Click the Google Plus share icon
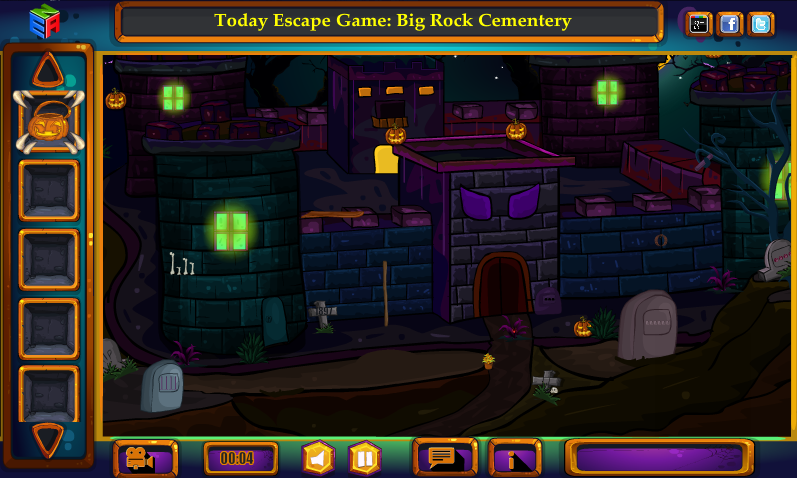Image resolution: width=797 pixels, height=478 pixels. [699, 24]
